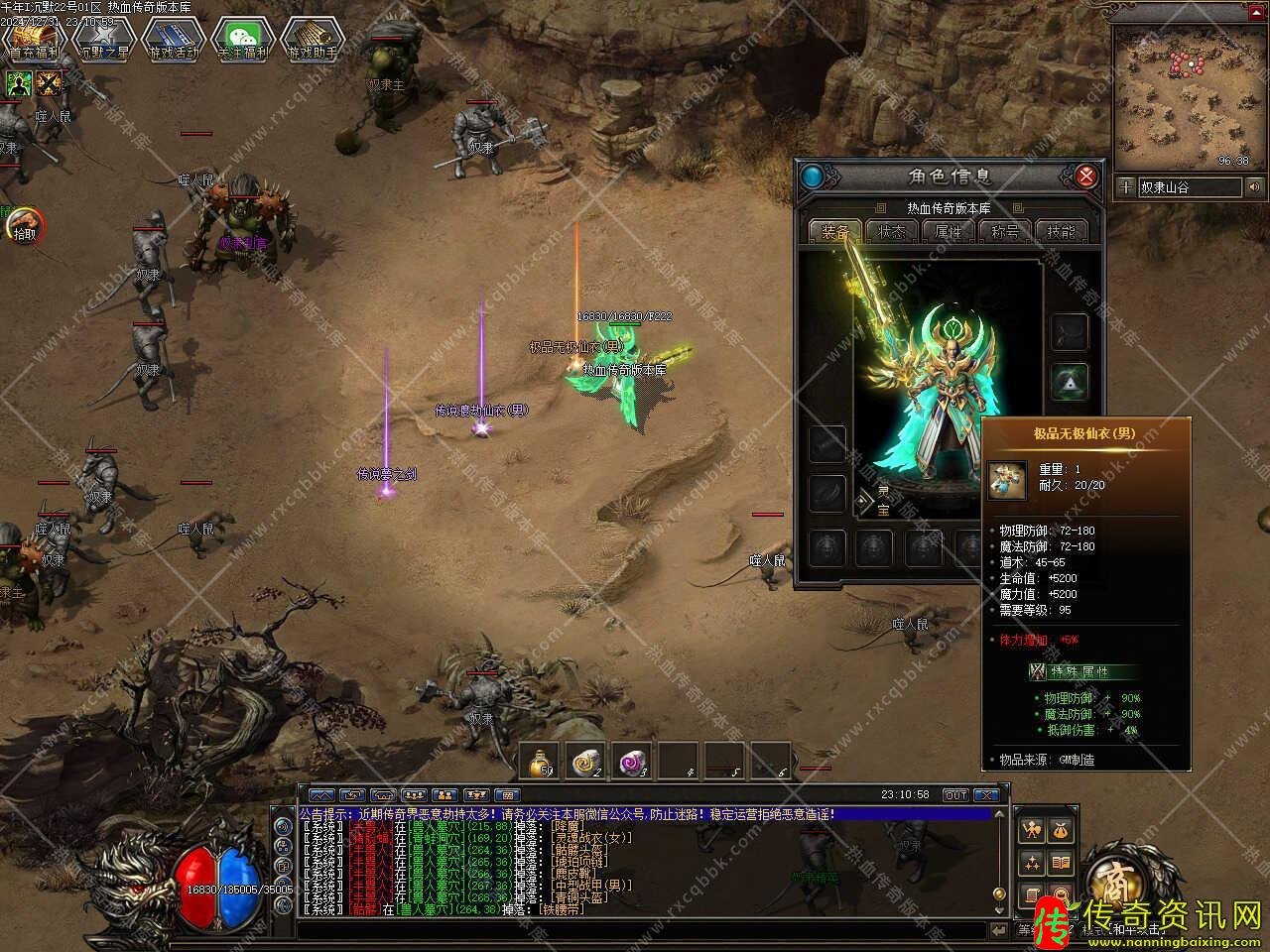
Task: Click the OUT button above the chat
Action: [x=954, y=795]
